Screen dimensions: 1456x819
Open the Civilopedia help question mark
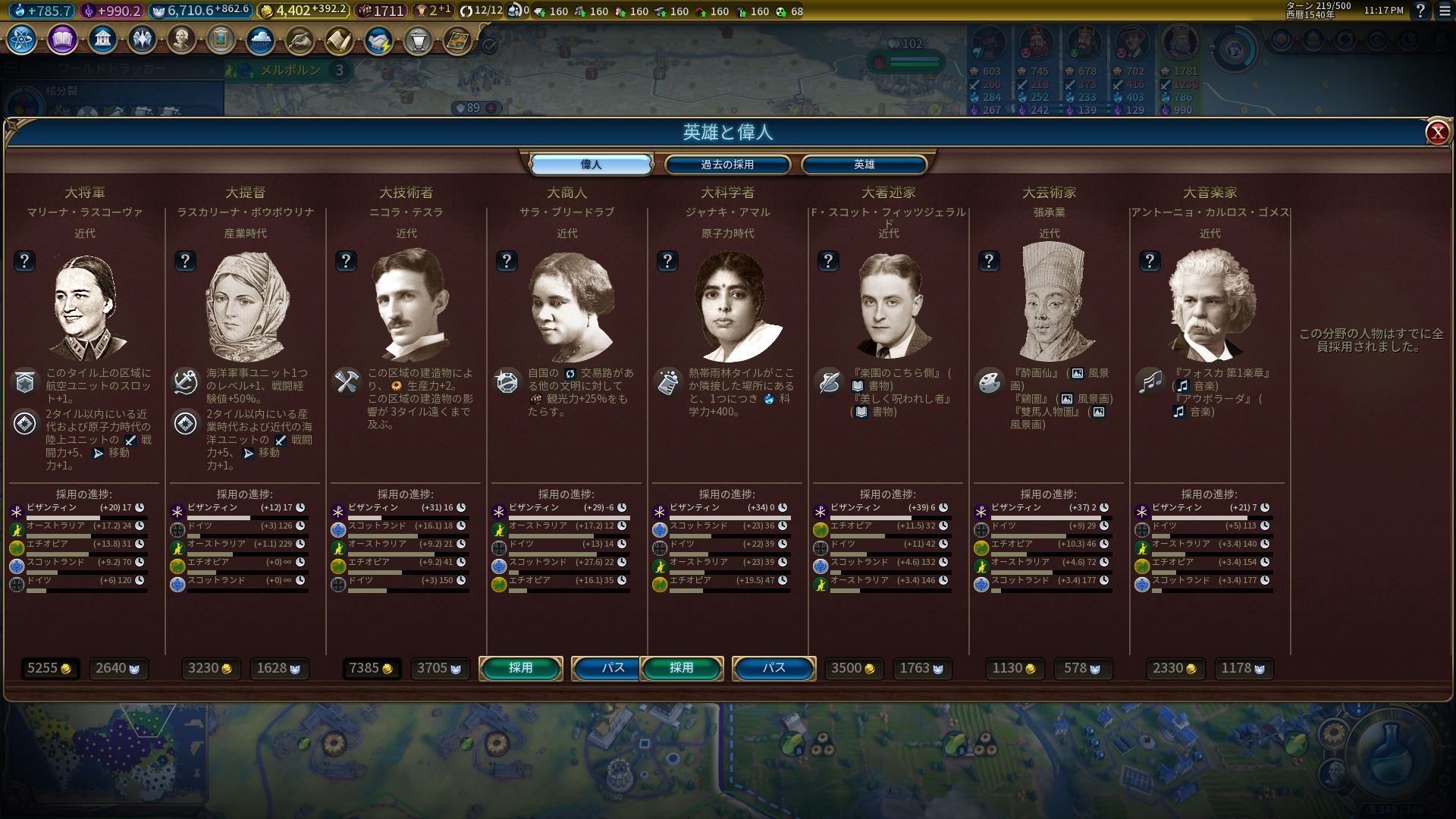click(x=1420, y=11)
